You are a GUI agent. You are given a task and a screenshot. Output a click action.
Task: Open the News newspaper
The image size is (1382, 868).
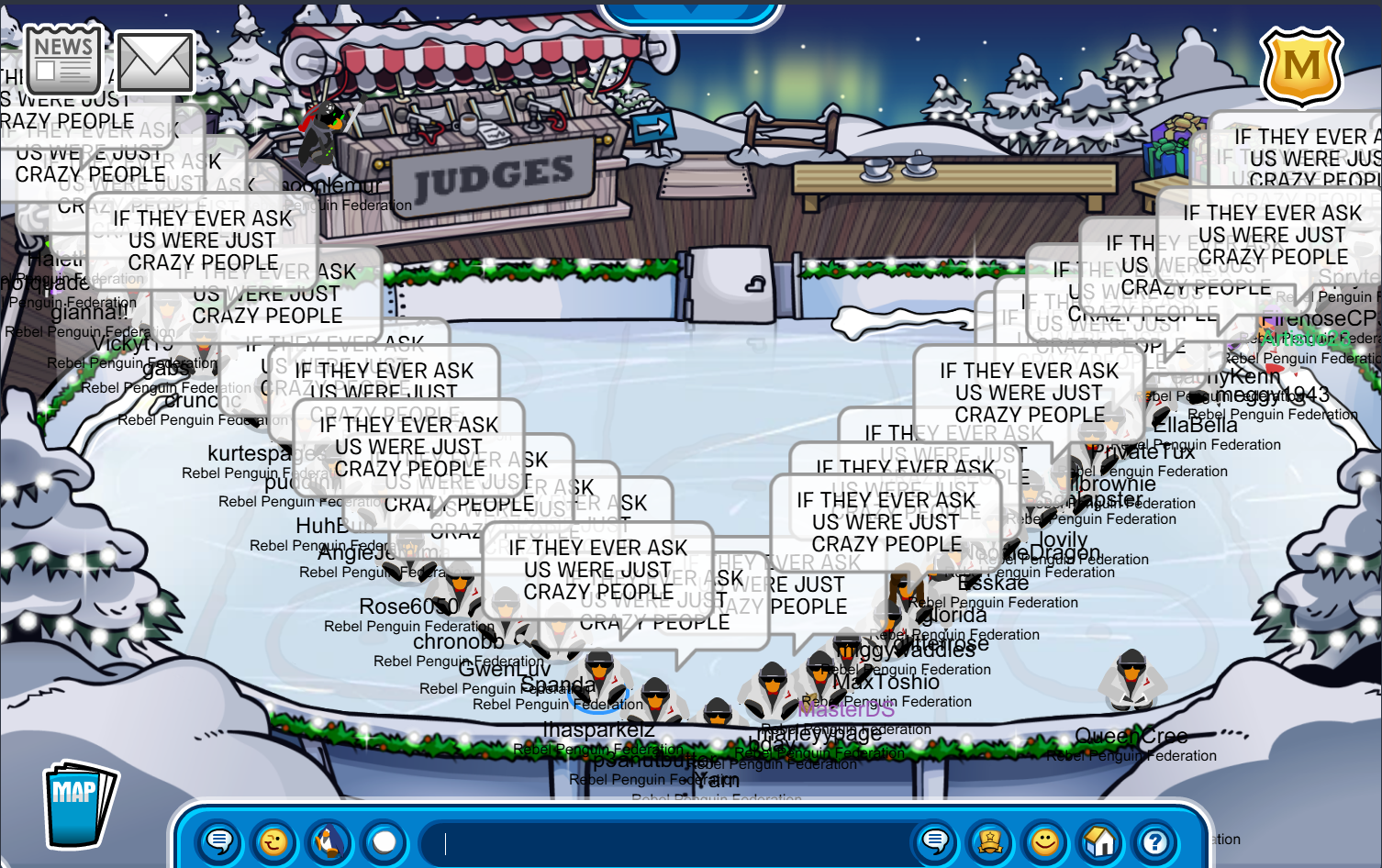tap(63, 61)
